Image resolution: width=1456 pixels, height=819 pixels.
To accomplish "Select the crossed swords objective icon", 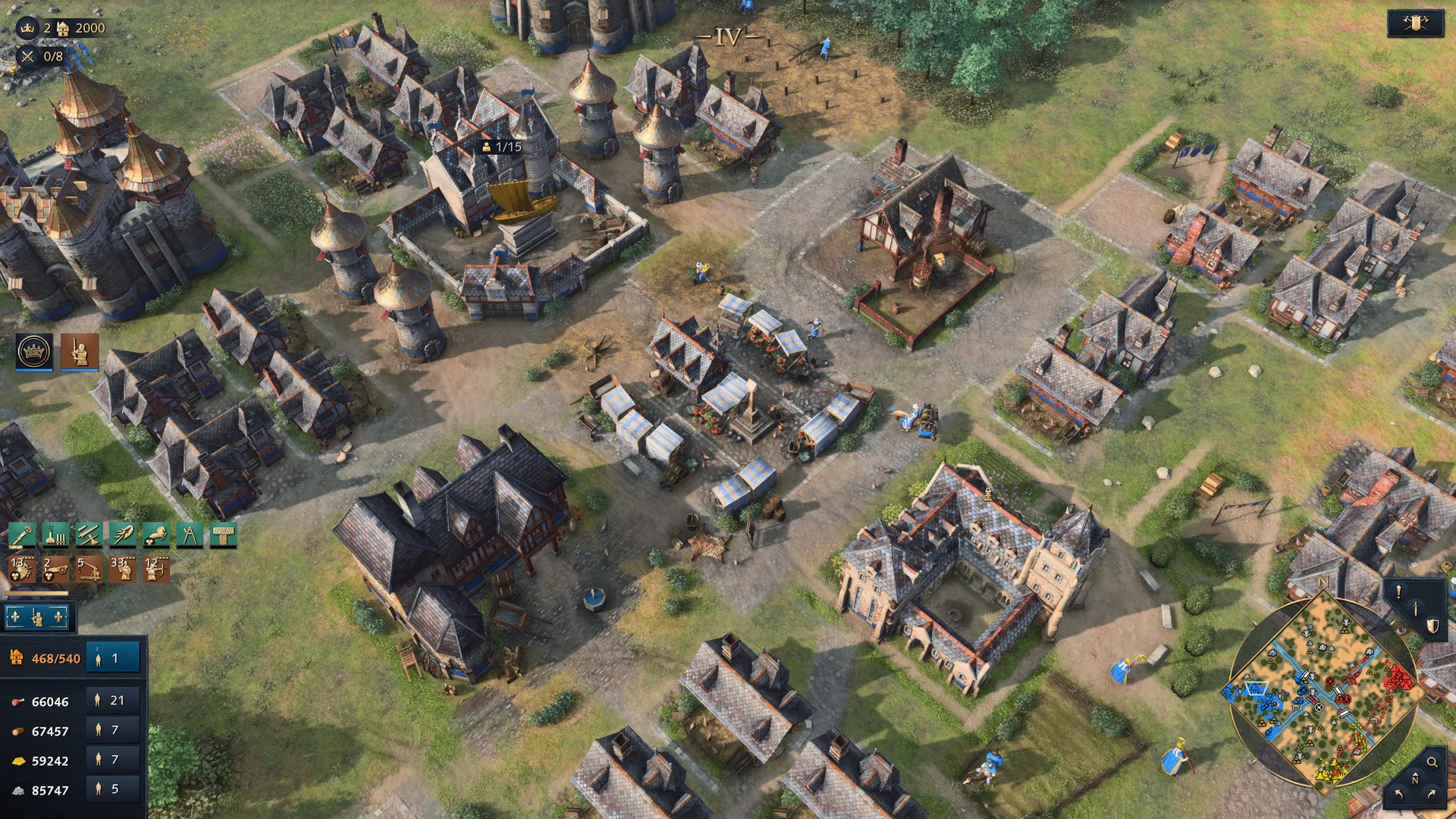I will click(x=28, y=56).
